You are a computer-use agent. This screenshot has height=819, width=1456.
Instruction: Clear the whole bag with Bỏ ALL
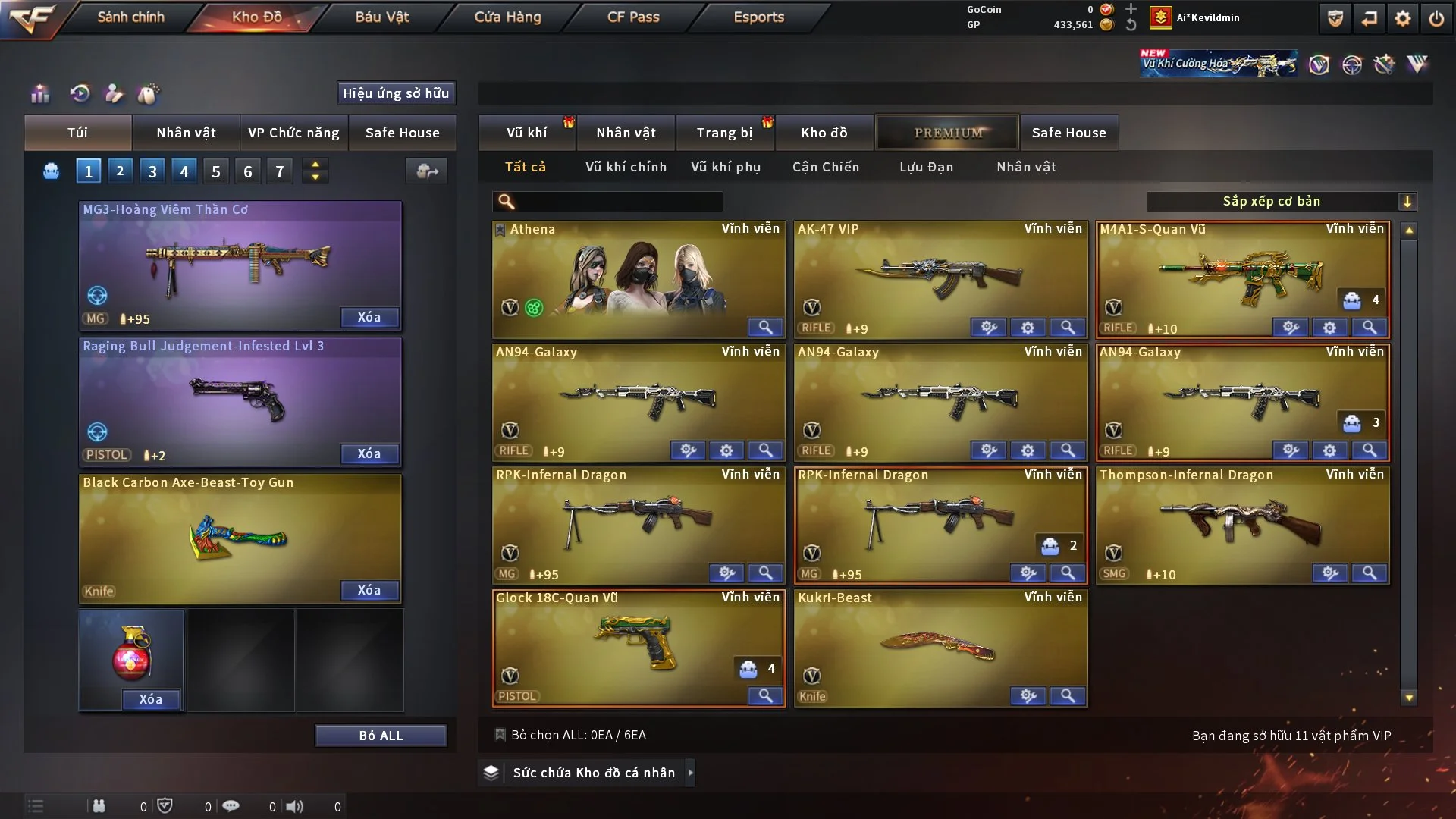[381, 736]
